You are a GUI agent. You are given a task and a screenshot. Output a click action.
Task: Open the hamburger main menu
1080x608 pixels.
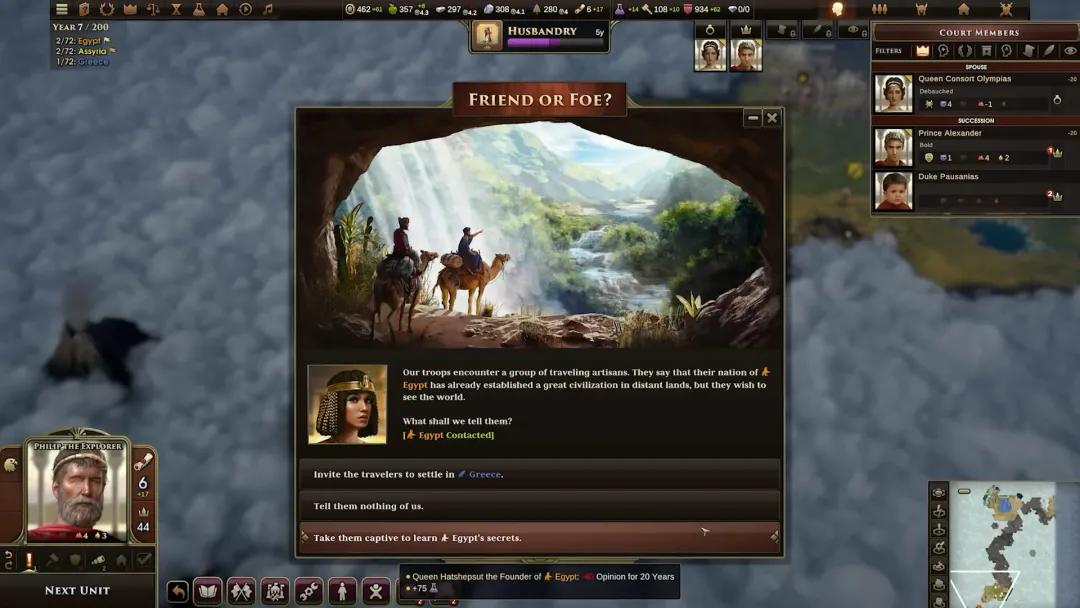point(62,9)
